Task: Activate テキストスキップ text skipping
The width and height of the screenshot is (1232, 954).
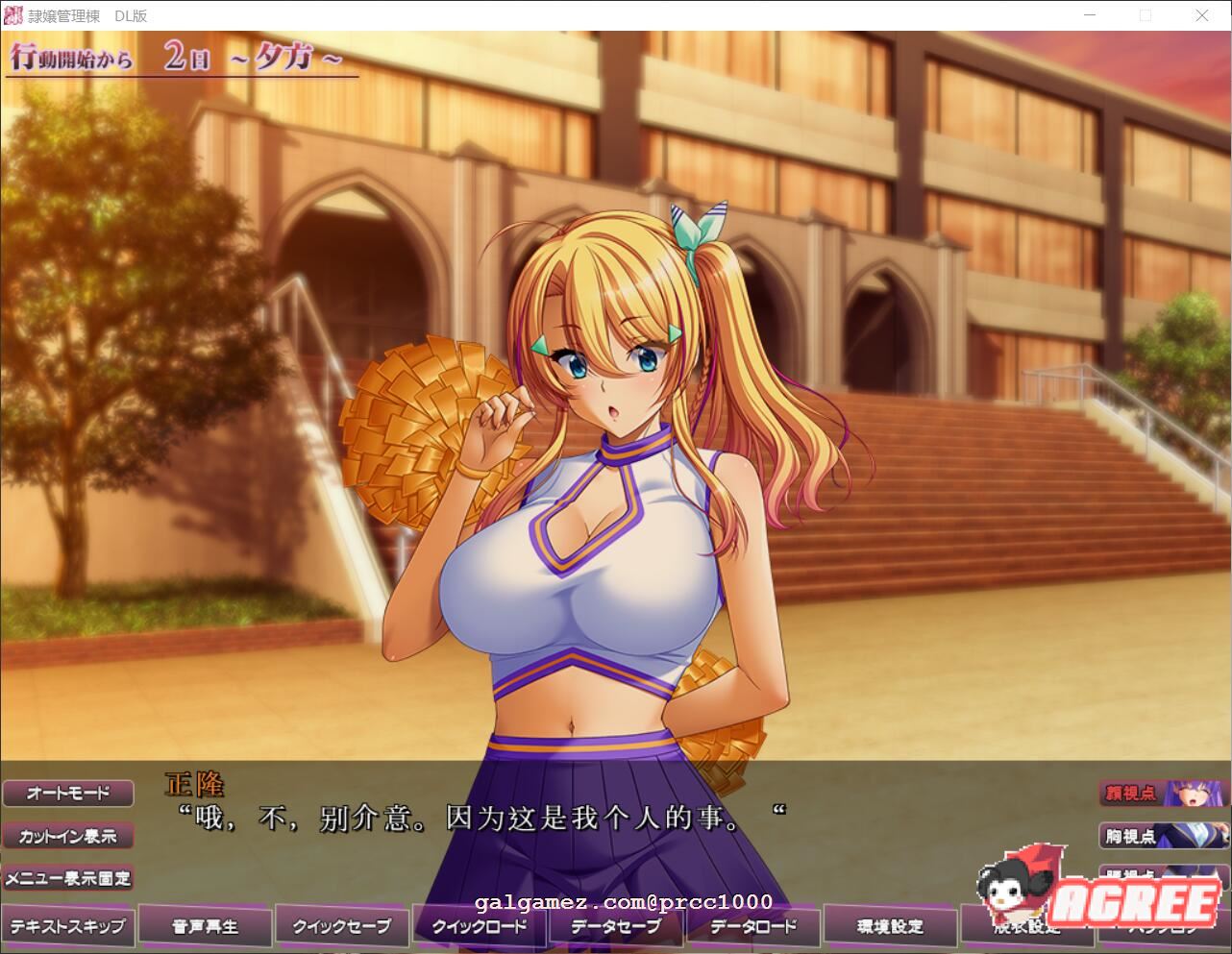Action: click(67, 925)
